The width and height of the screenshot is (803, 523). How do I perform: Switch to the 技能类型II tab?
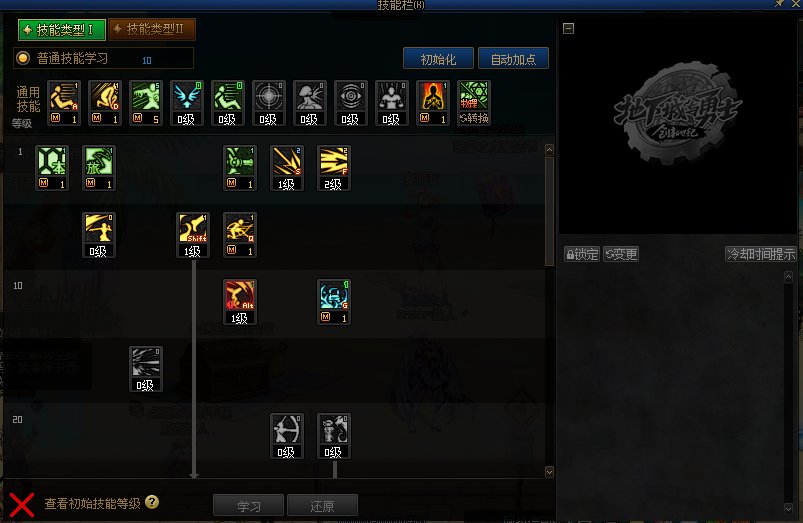(153, 30)
